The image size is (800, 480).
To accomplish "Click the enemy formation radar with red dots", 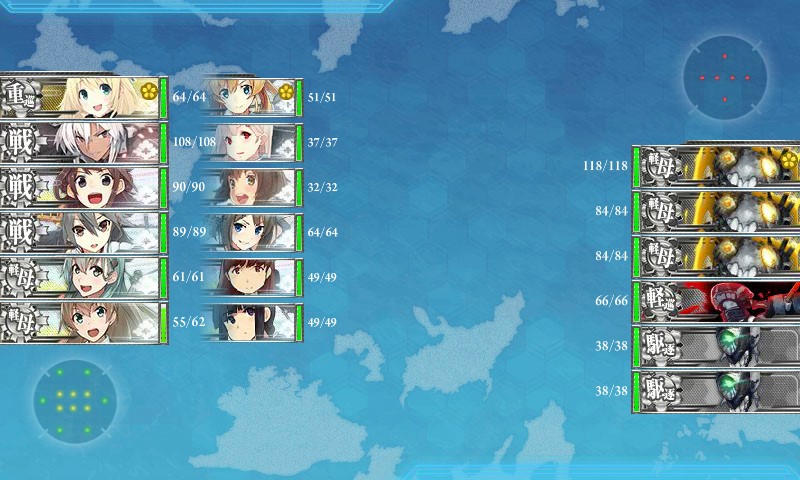I will pyautogui.click(x=725, y=77).
